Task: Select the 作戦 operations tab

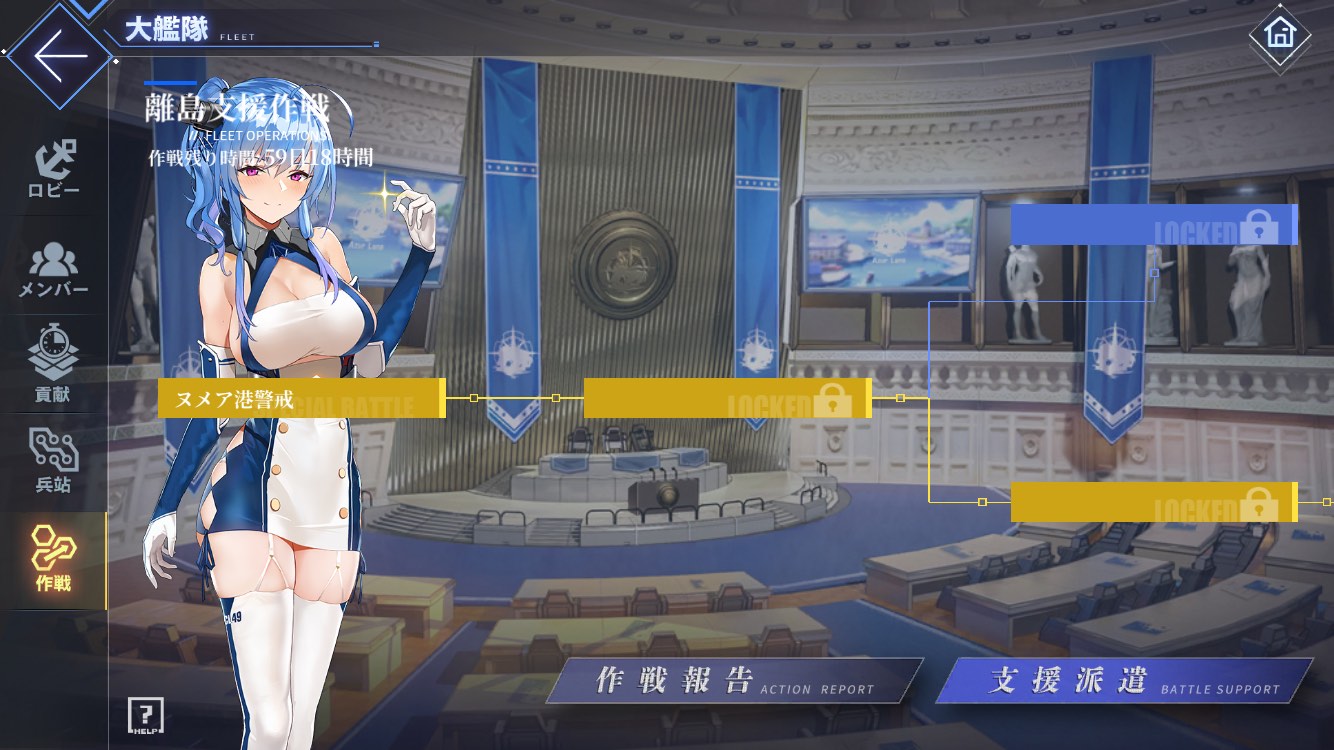Action: tap(54, 560)
